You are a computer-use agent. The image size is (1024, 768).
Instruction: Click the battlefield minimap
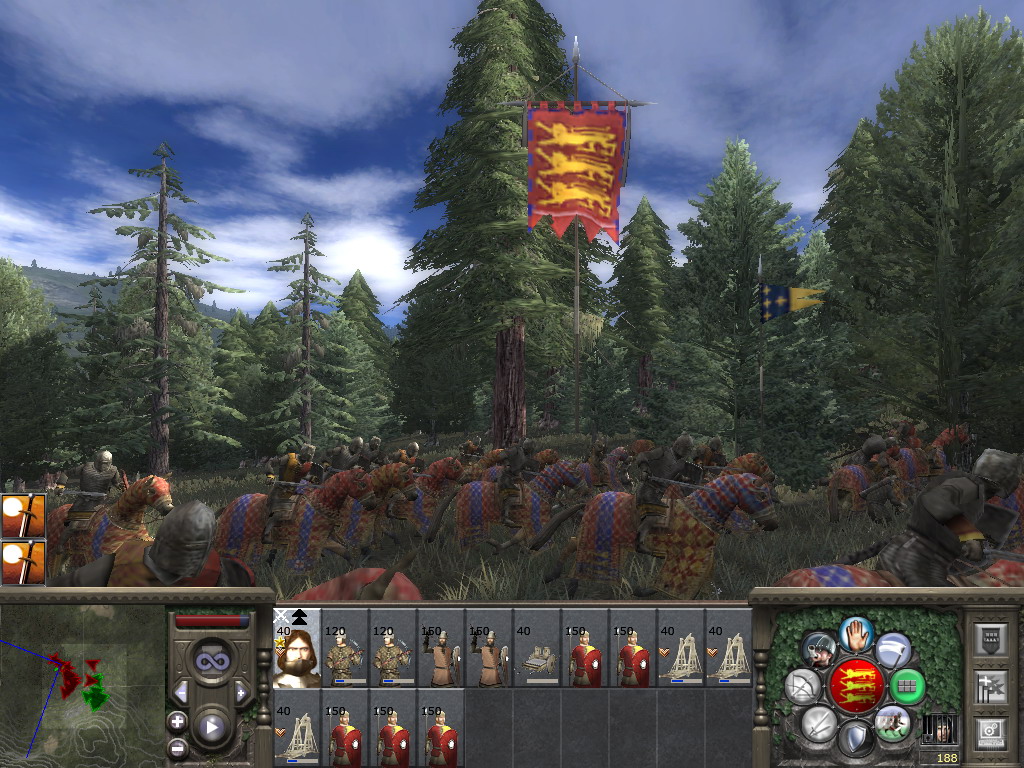tap(82, 684)
